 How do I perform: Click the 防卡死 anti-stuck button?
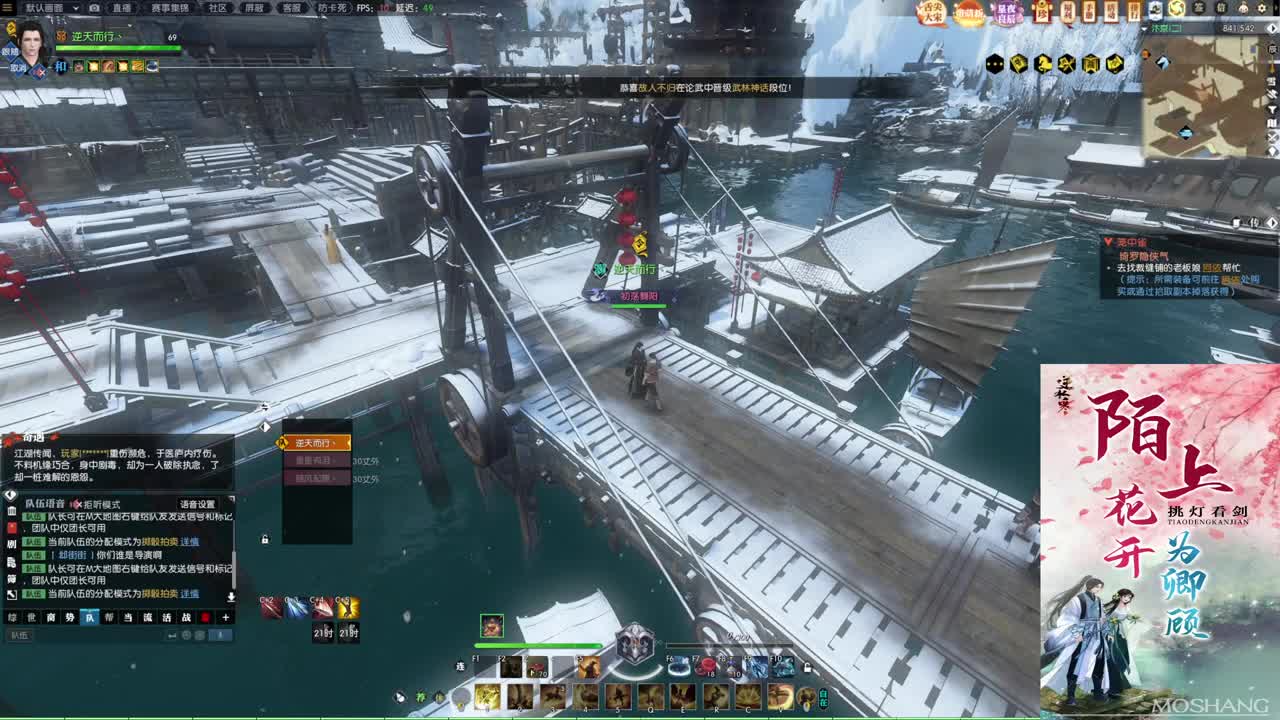click(330, 7)
